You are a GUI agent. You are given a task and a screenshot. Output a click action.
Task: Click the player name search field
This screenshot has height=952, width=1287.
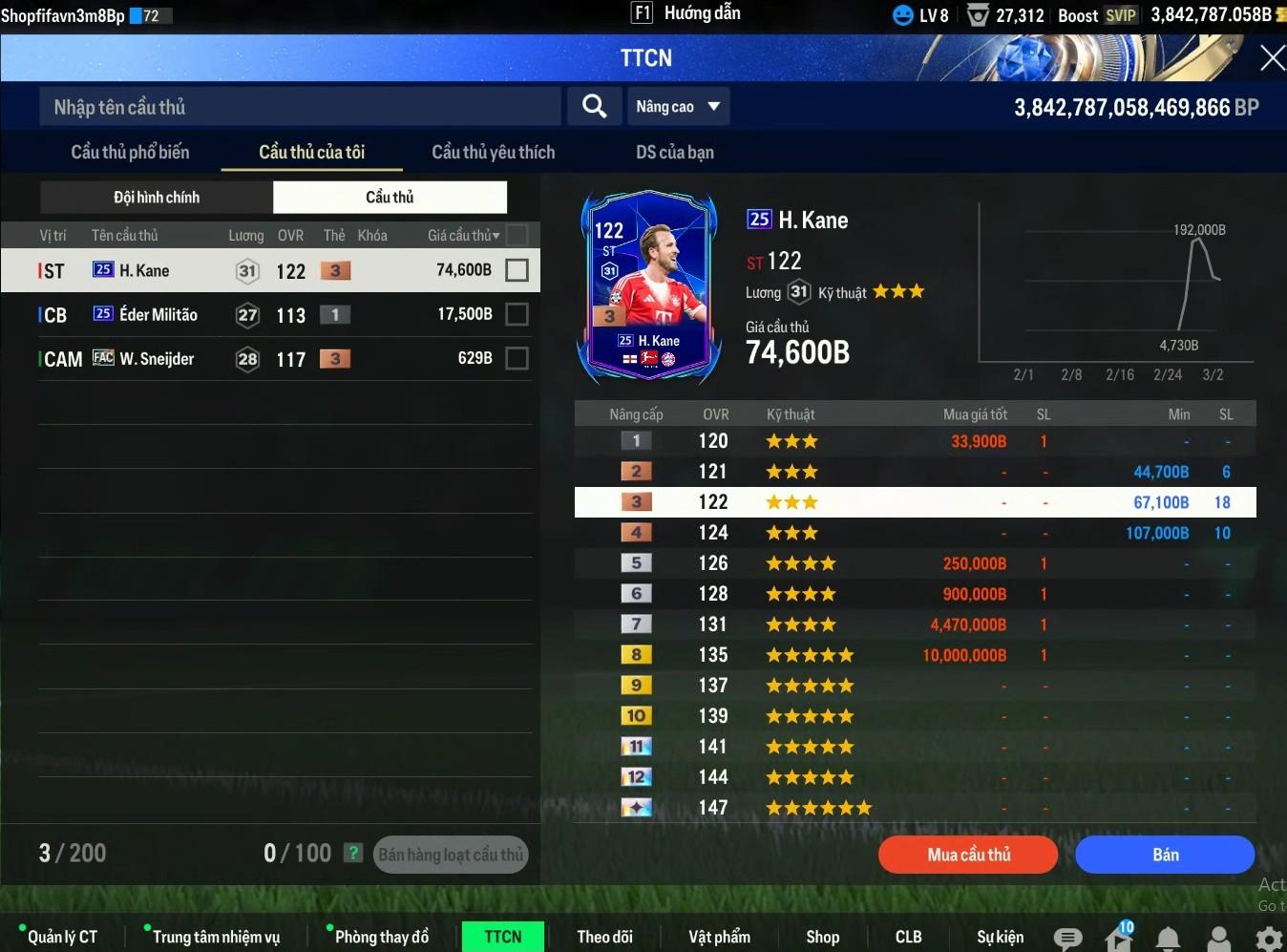[300, 107]
